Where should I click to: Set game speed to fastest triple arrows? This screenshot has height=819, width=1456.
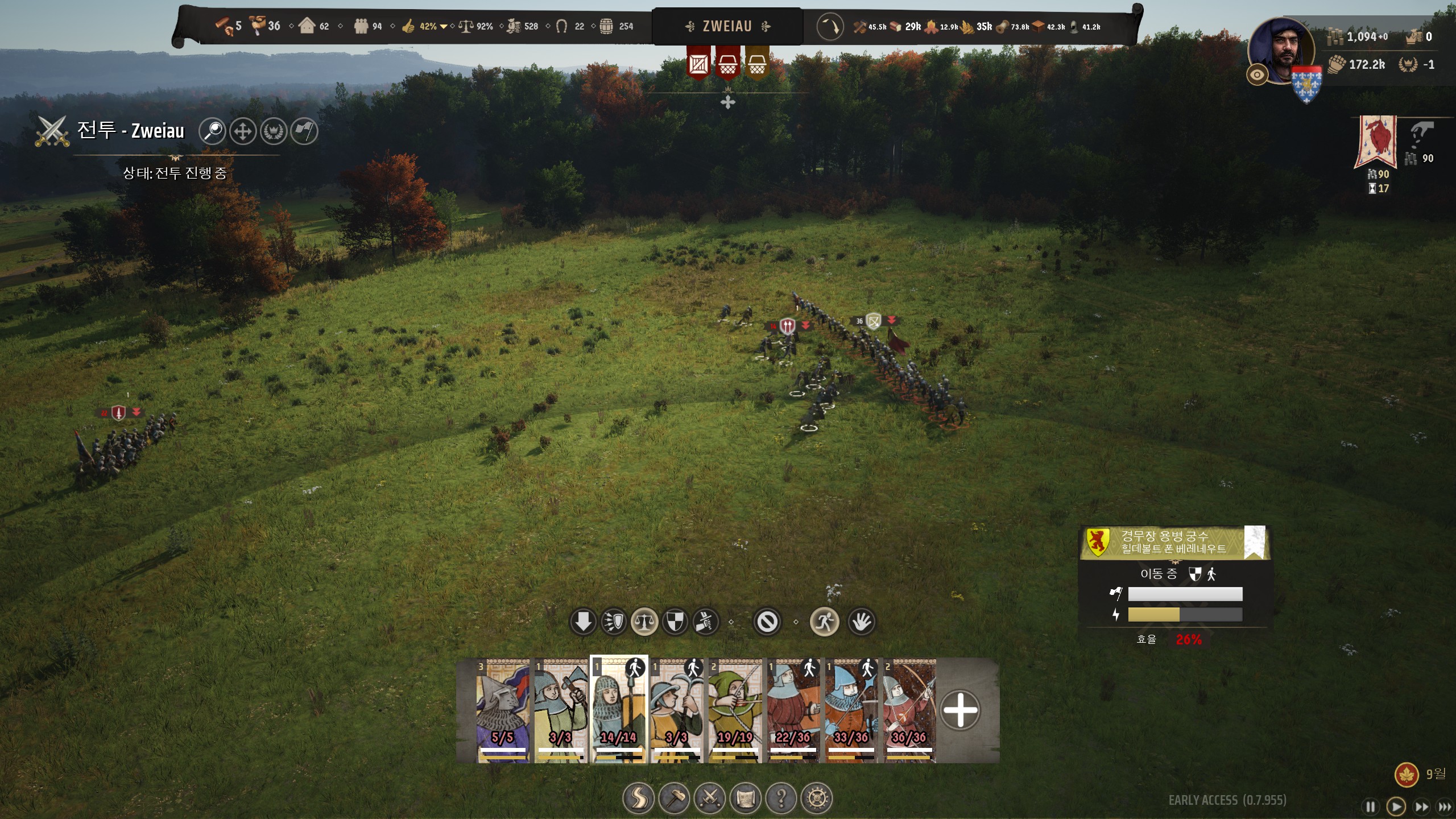[x=1445, y=806]
